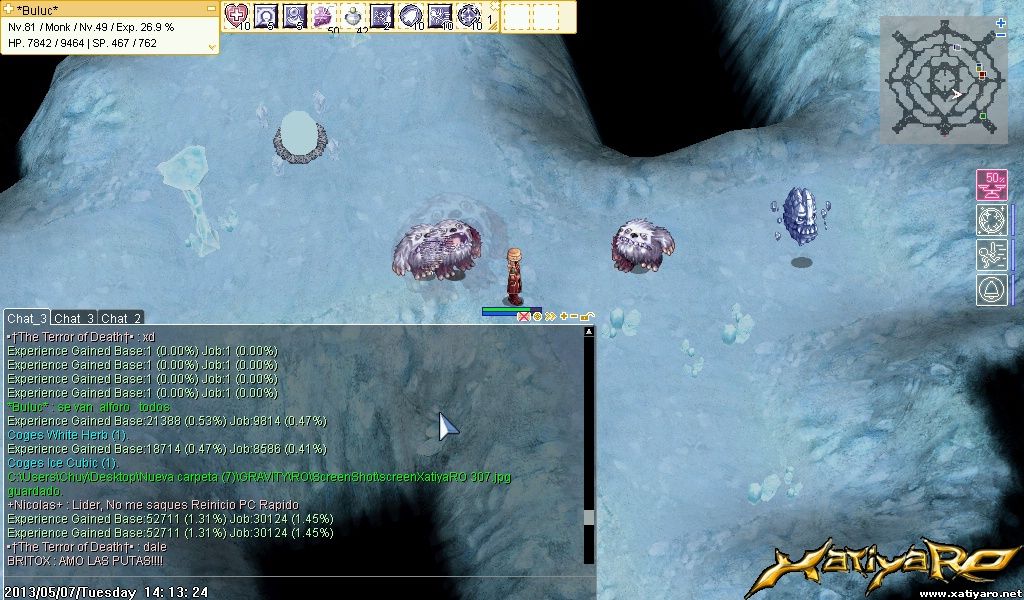Zoom in the minimap with plus button

click(1001, 22)
